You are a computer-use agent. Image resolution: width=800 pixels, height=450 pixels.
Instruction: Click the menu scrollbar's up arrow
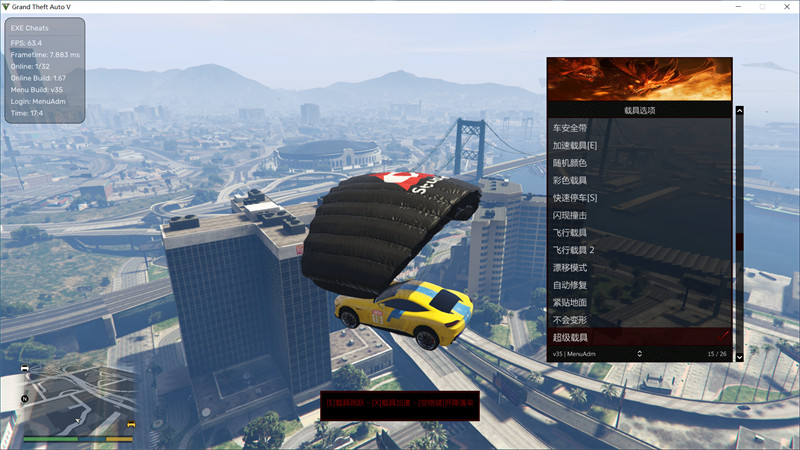pos(740,111)
